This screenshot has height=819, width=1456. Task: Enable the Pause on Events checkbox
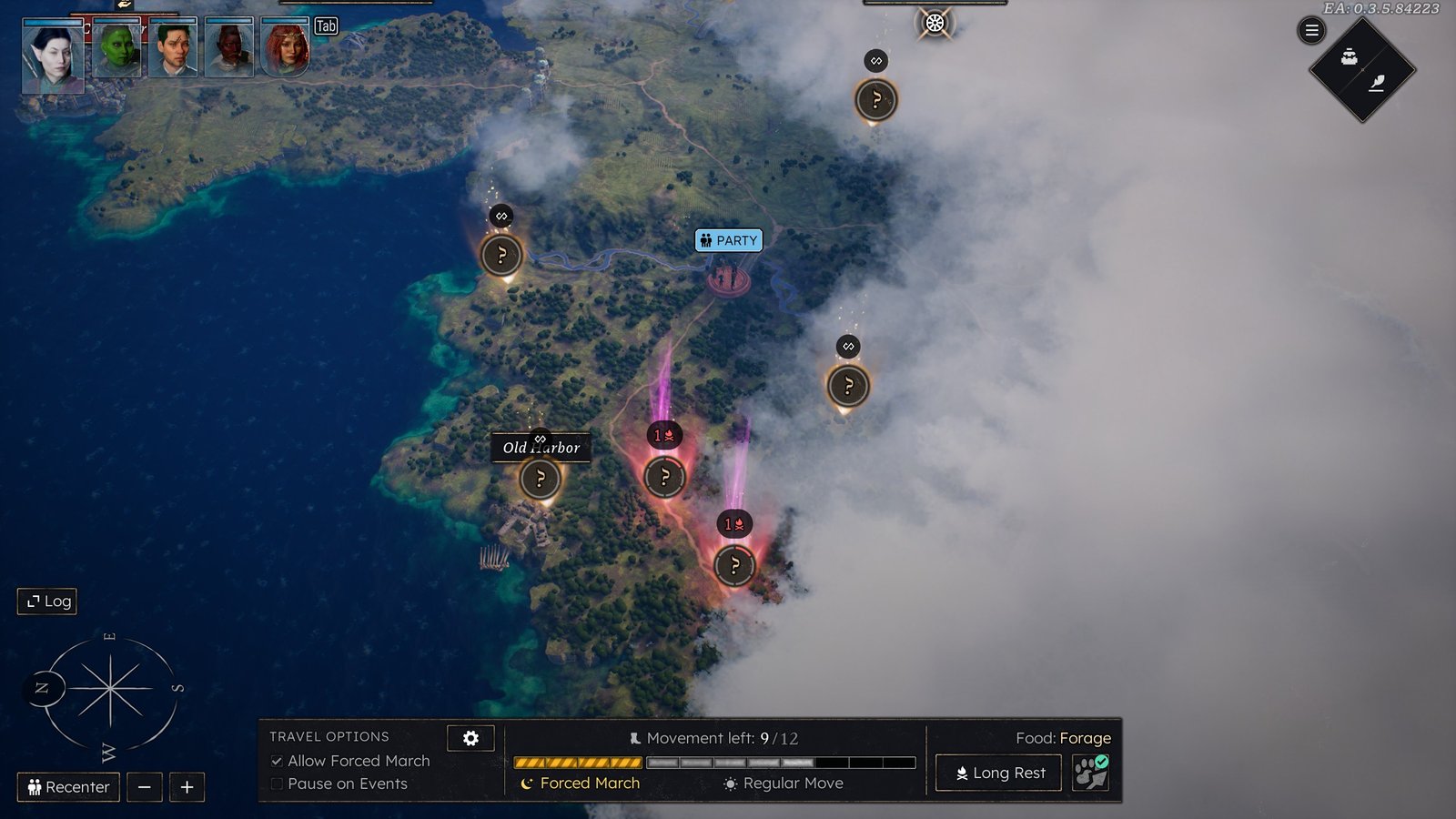pyautogui.click(x=277, y=784)
